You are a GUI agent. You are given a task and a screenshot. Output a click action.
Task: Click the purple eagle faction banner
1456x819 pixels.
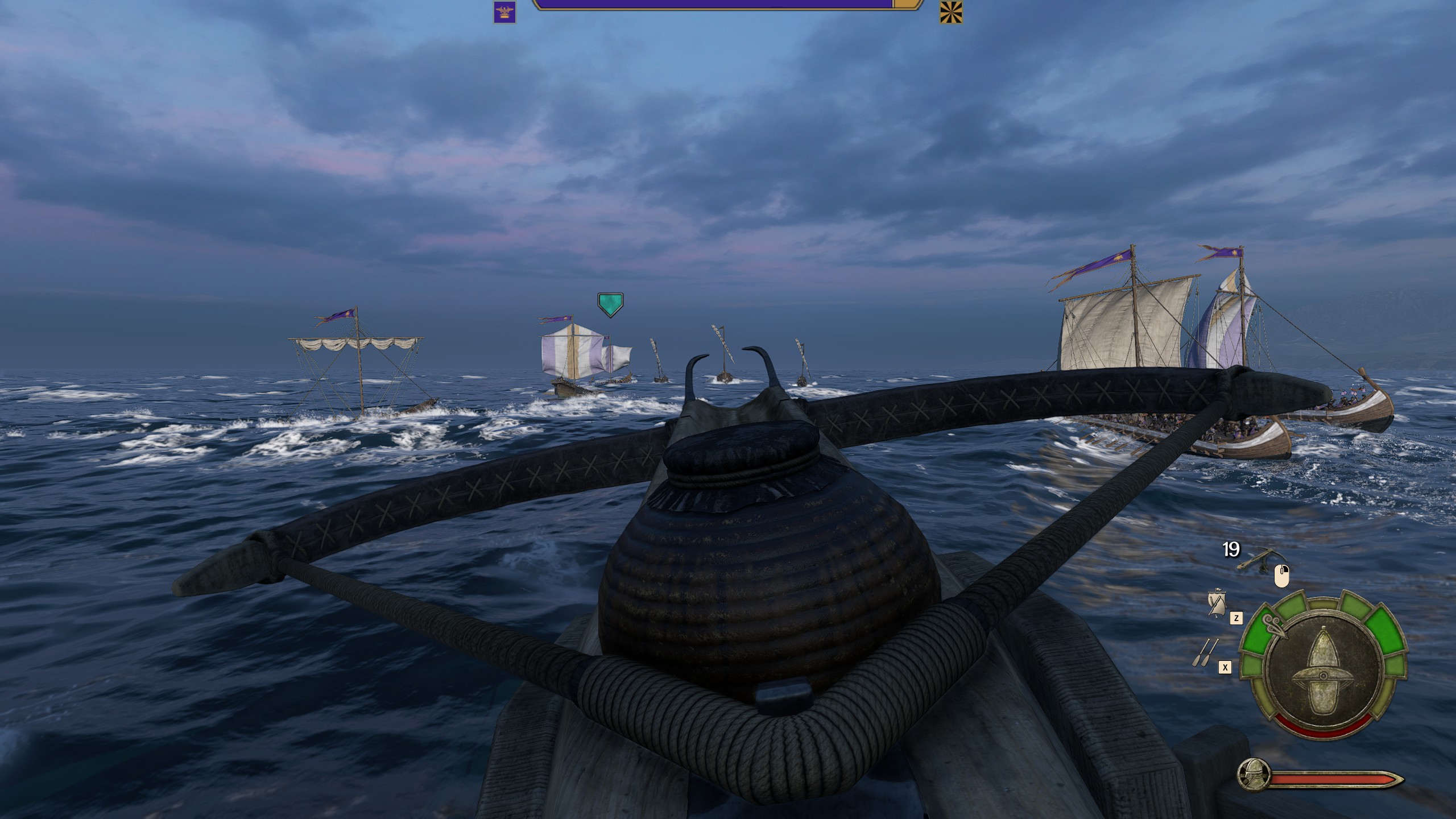(504, 13)
